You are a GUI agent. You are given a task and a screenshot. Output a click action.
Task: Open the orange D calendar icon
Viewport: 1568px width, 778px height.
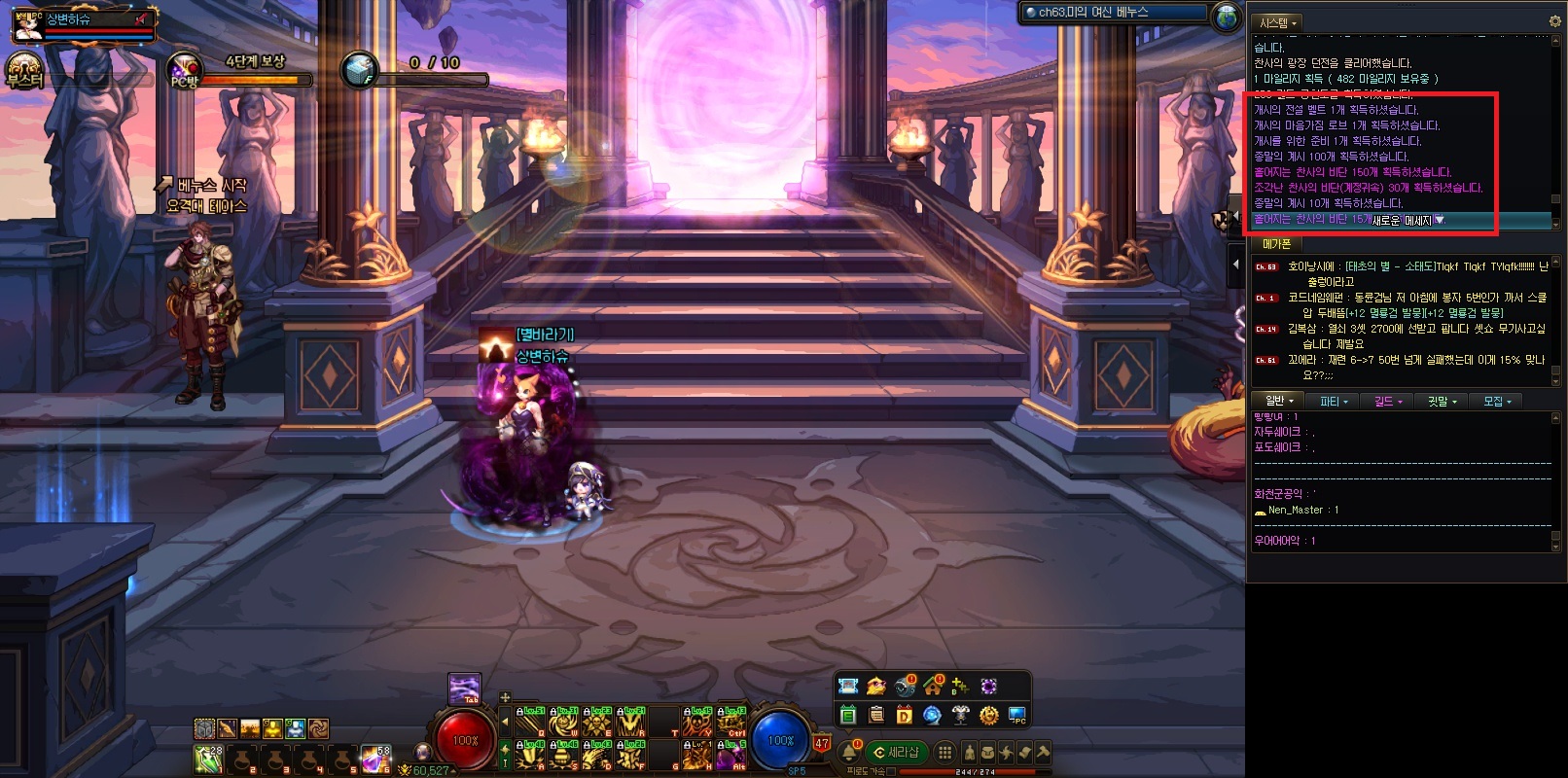coord(904,716)
